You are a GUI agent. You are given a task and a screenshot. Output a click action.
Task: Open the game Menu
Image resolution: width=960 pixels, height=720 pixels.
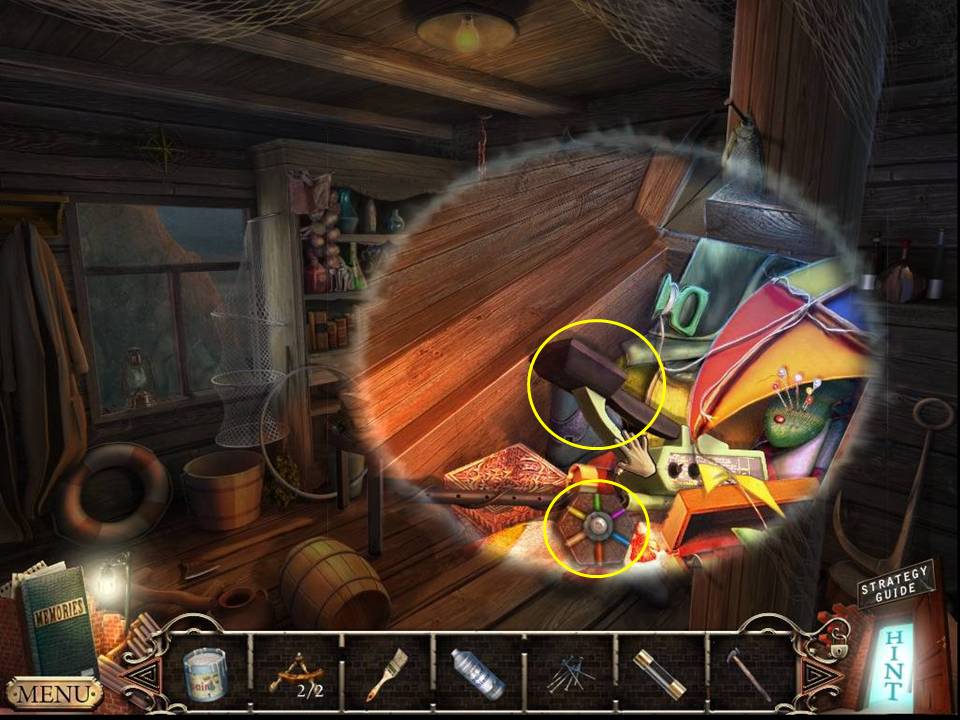click(x=54, y=692)
